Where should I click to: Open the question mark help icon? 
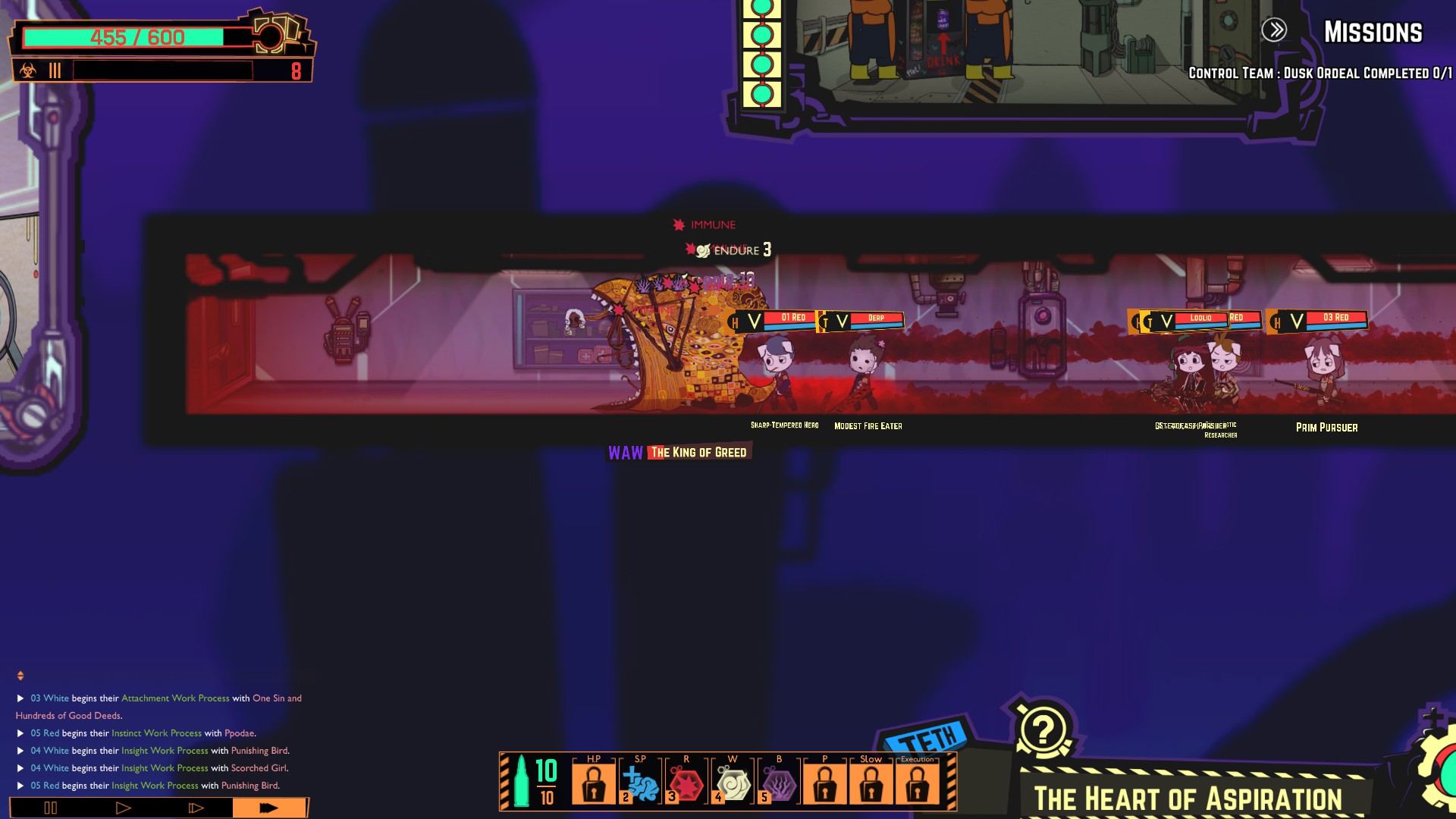pyautogui.click(x=1043, y=730)
